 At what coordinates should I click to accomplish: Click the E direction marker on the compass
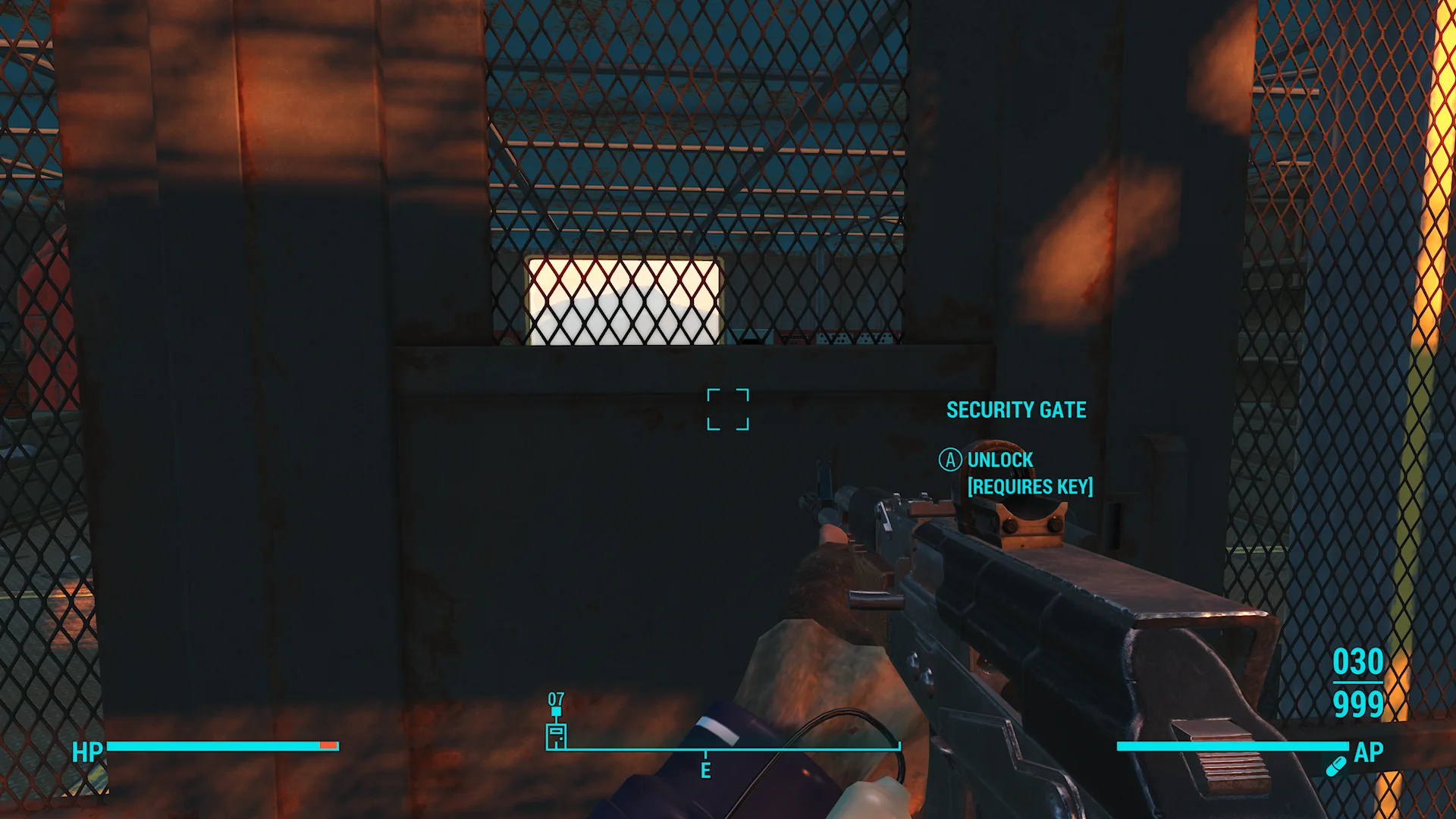705,771
